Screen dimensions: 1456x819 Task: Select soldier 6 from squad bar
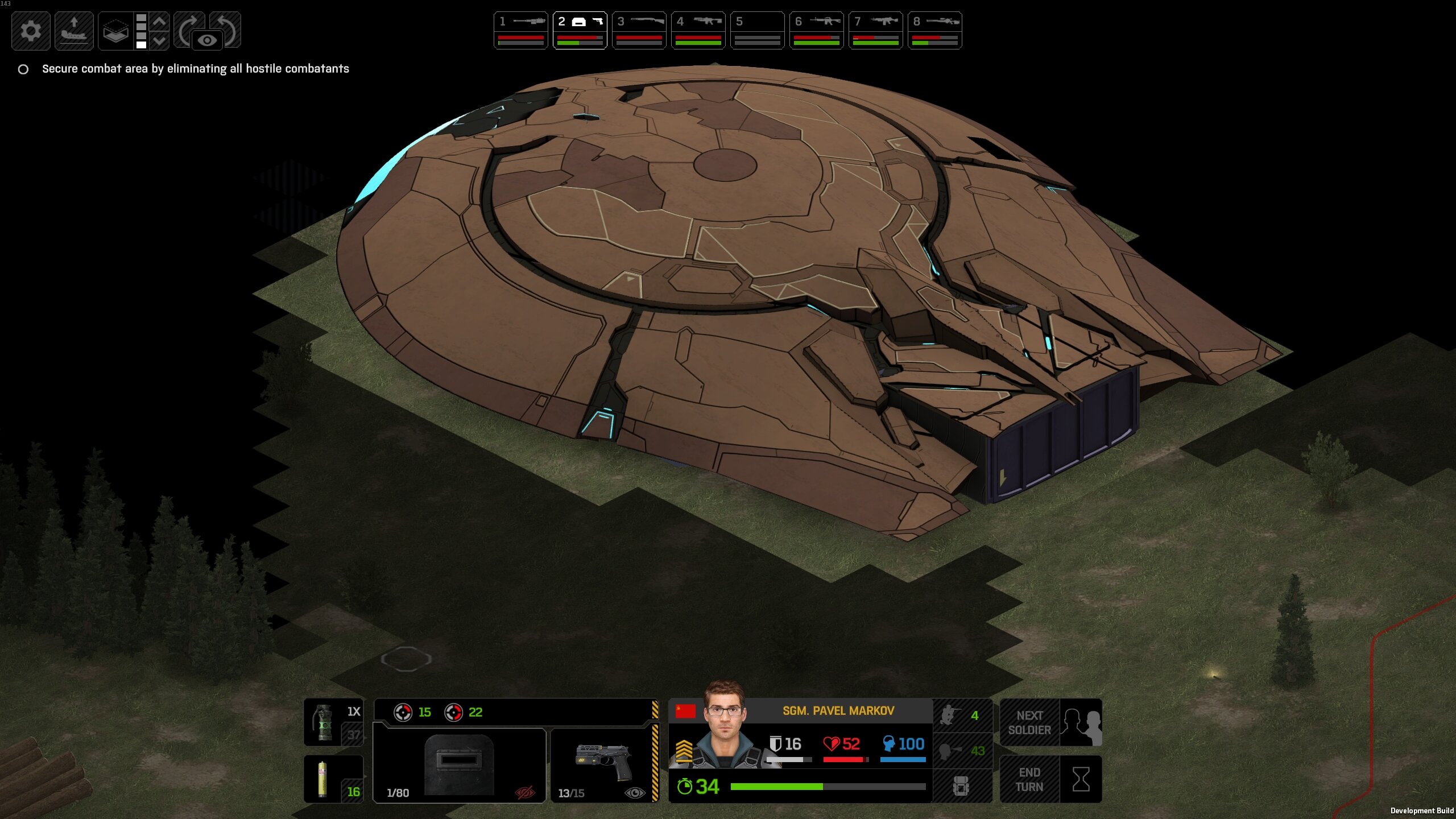[x=816, y=31]
